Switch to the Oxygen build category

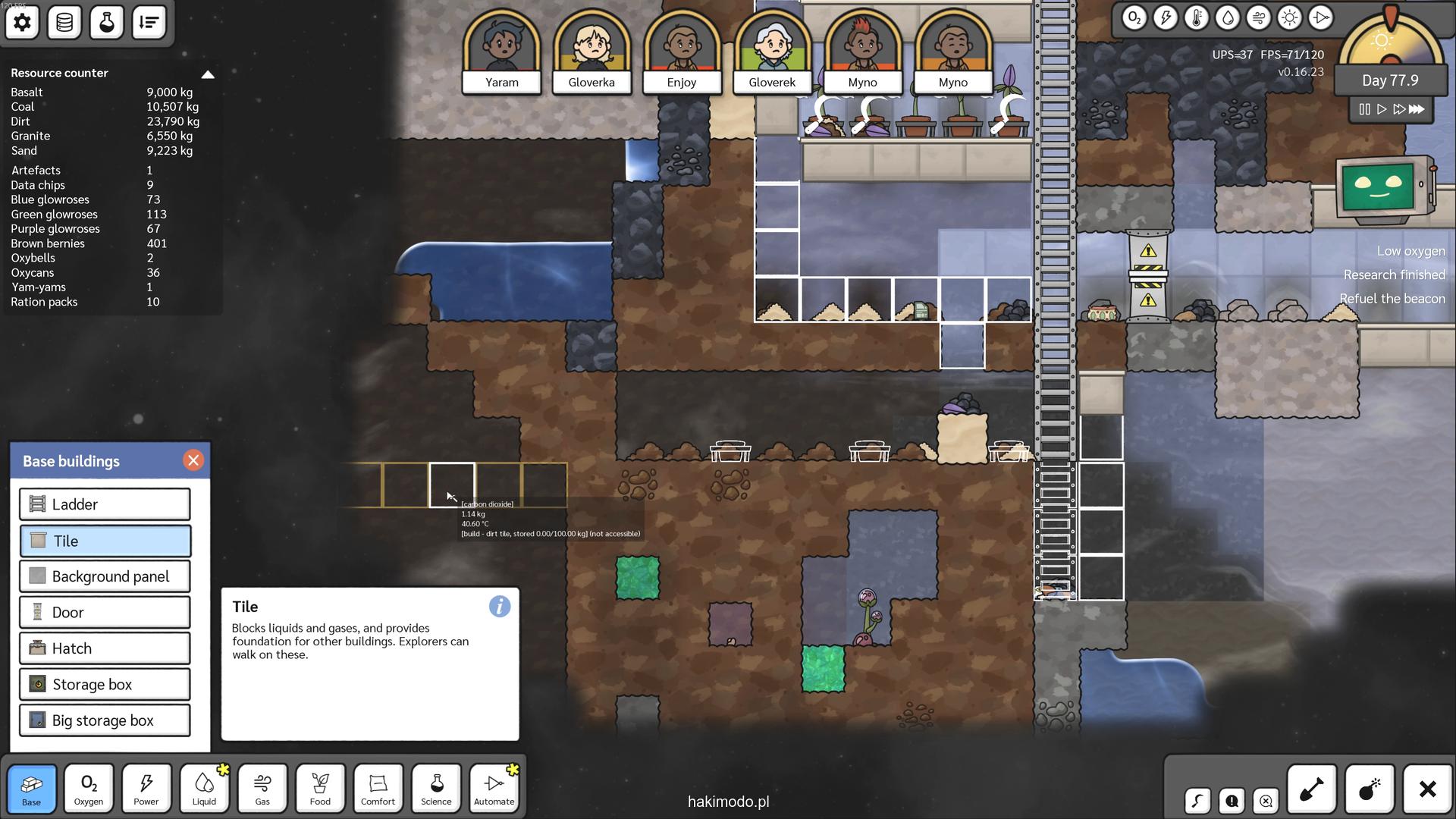(x=89, y=789)
